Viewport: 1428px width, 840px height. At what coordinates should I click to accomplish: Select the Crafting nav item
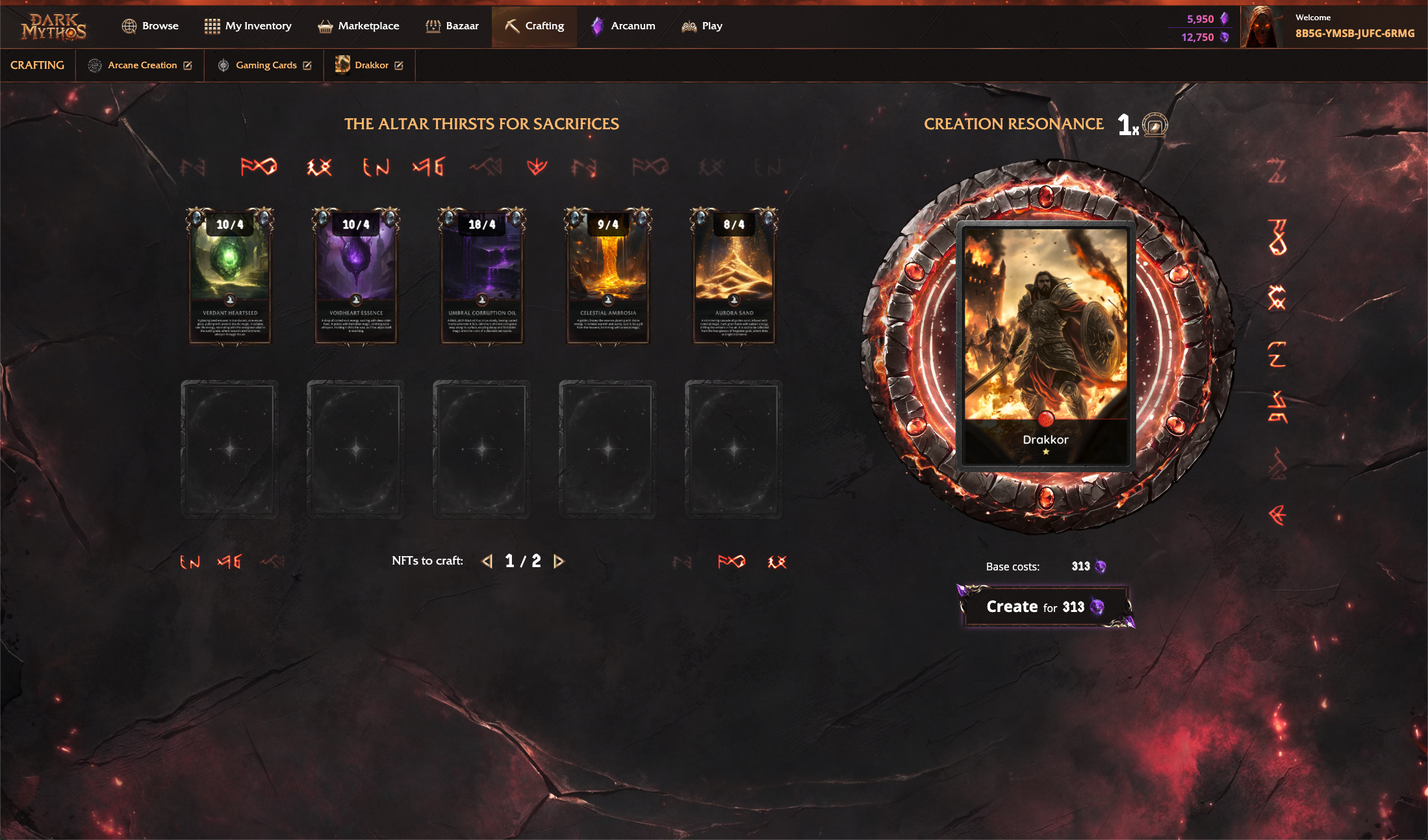pos(534,26)
